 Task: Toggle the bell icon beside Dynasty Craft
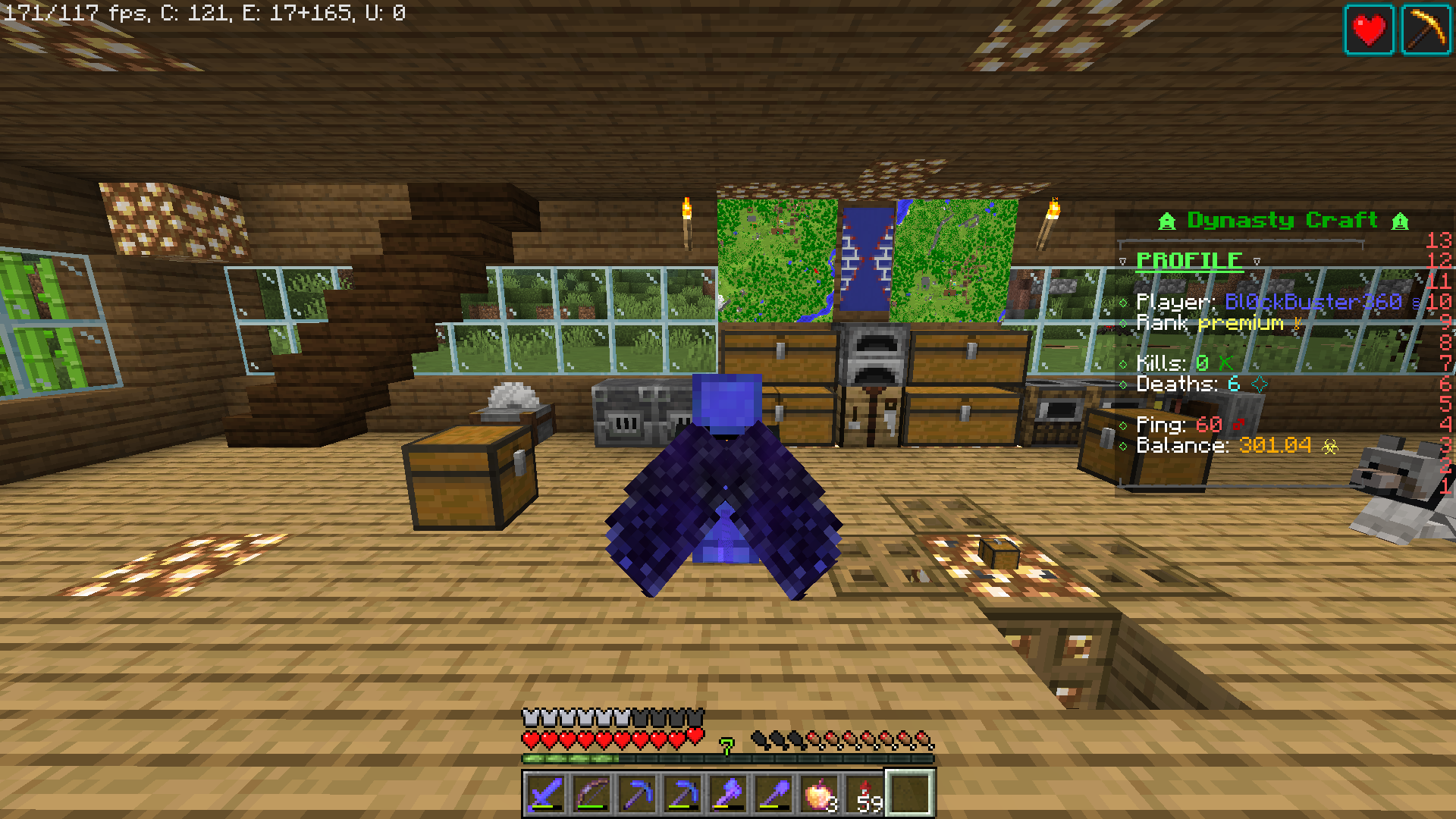pyautogui.click(x=1166, y=221)
